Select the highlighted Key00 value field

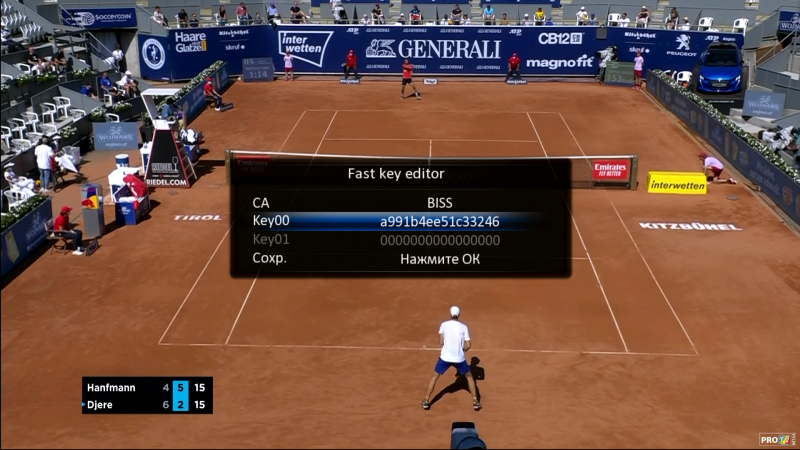click(439, 221)
